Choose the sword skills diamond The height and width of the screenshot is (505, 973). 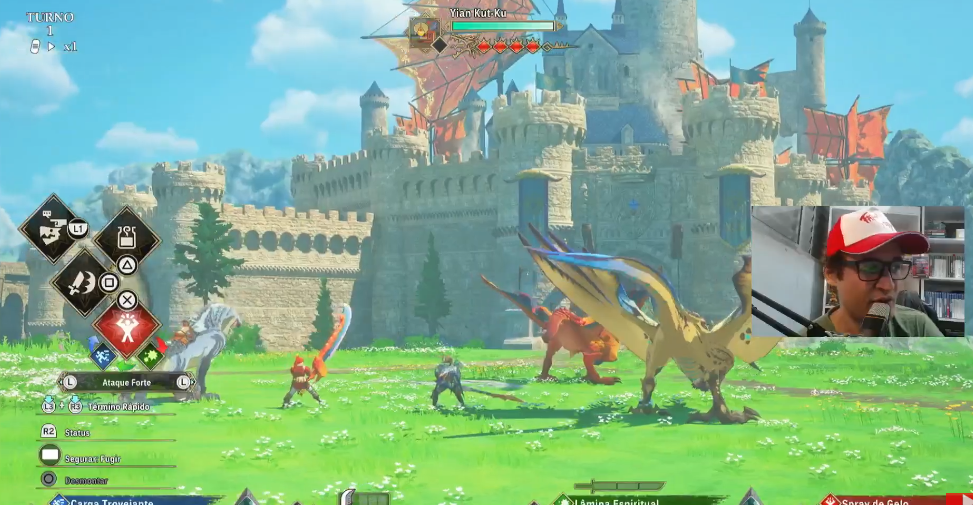pos(82,282)
